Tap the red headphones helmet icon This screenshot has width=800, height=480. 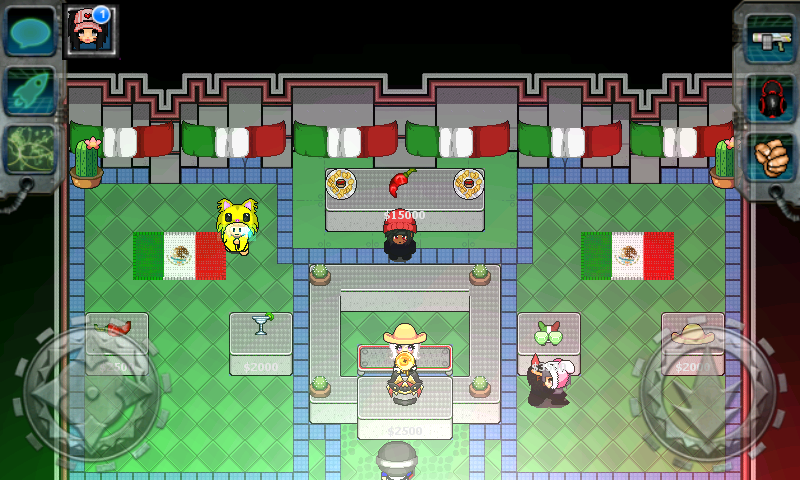point(770,98)
